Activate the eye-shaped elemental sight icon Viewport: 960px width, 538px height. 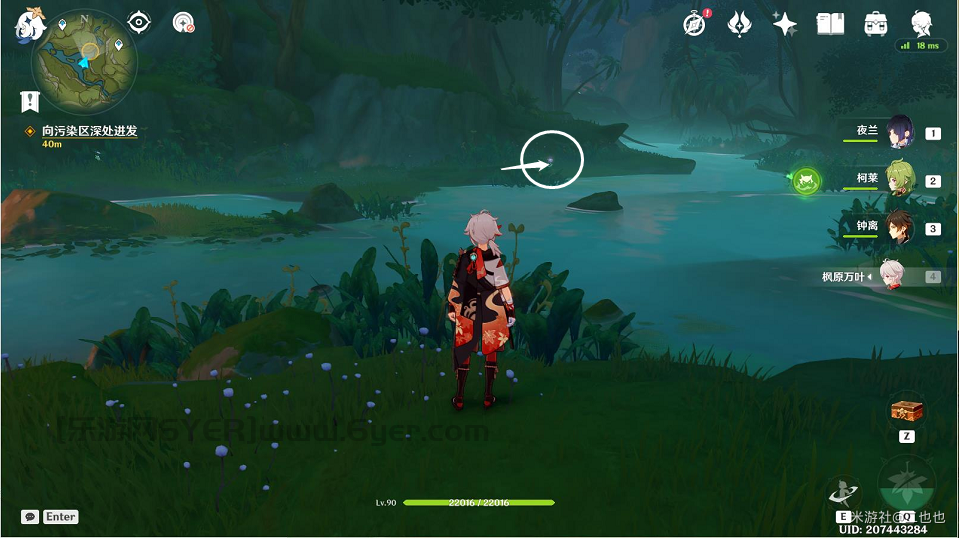pos(140,22)
